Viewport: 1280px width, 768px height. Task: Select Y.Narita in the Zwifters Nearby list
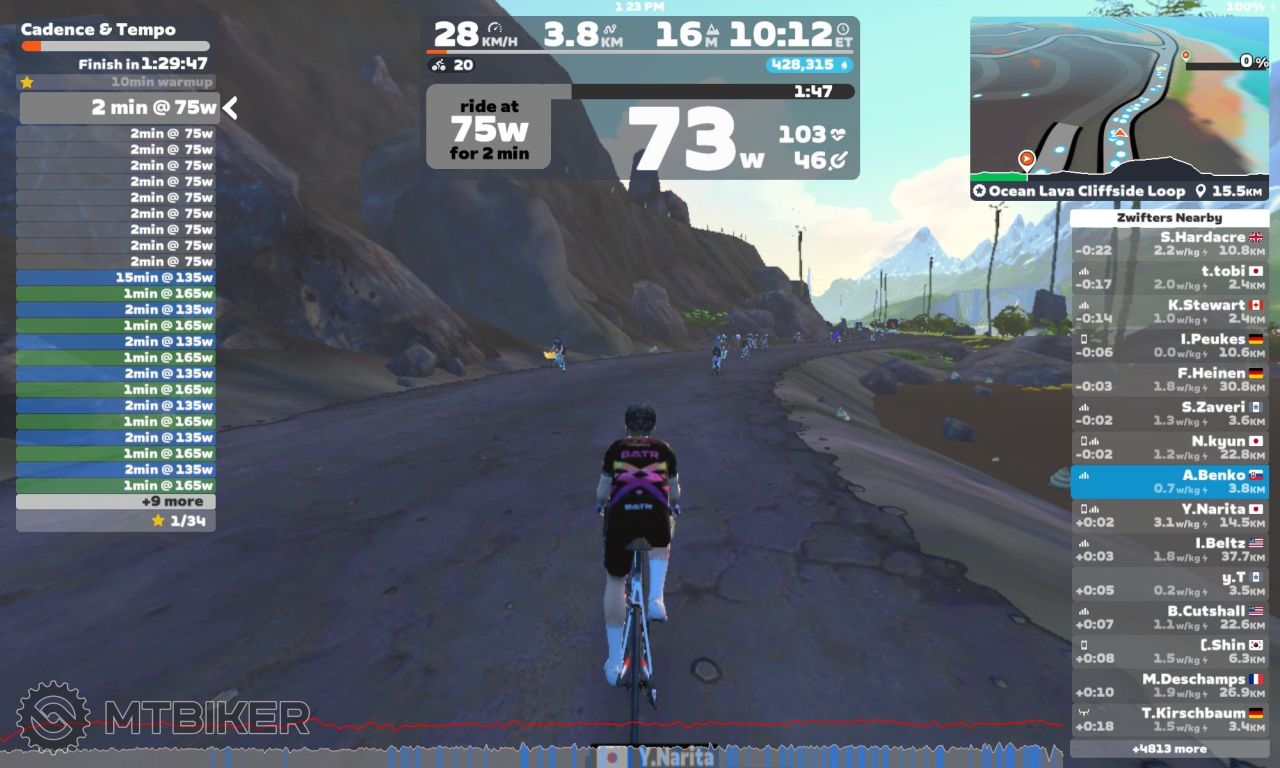(x=1169, y=516)
